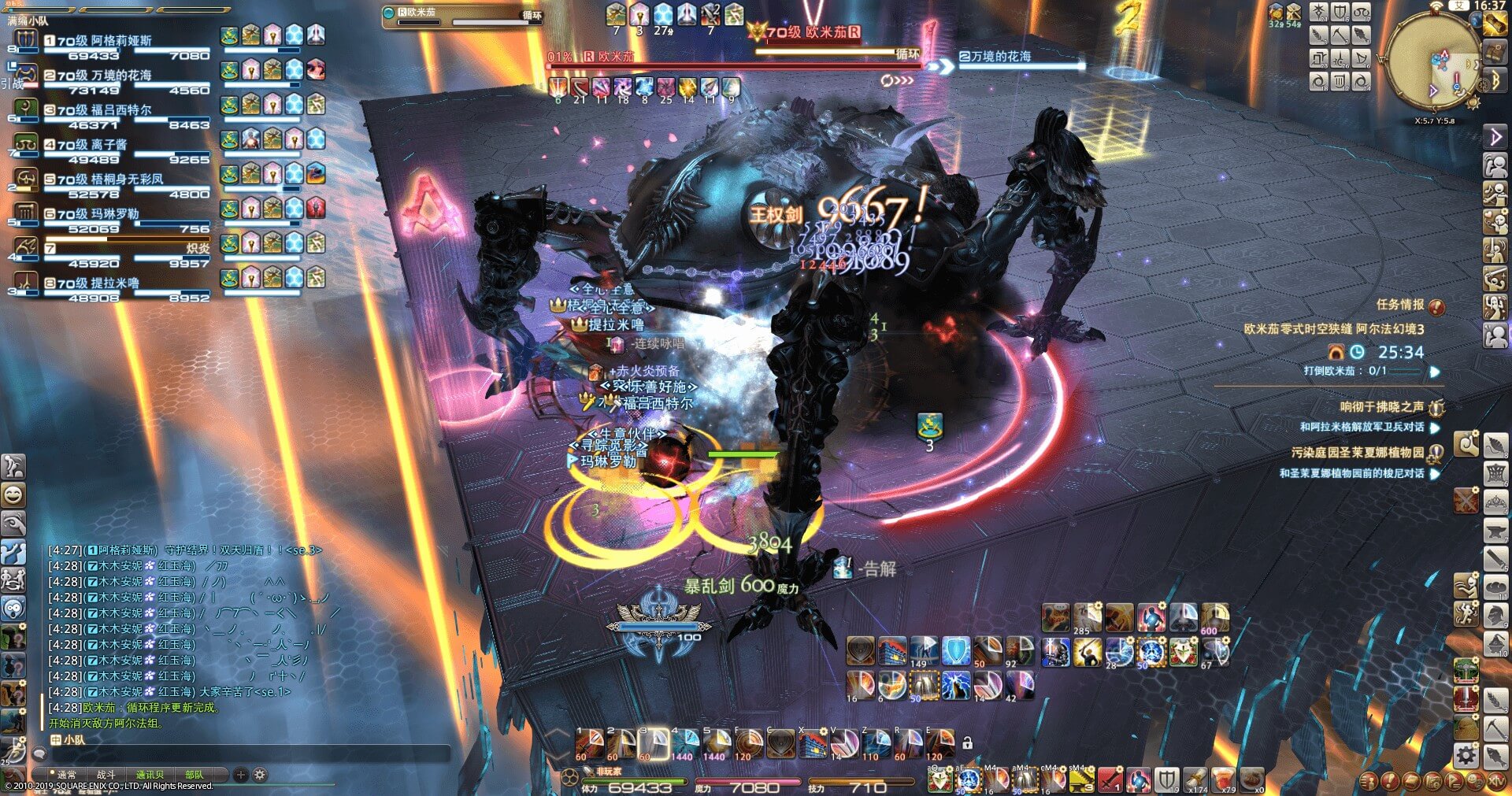Open chat log settings gear

[x=260, y=775]
